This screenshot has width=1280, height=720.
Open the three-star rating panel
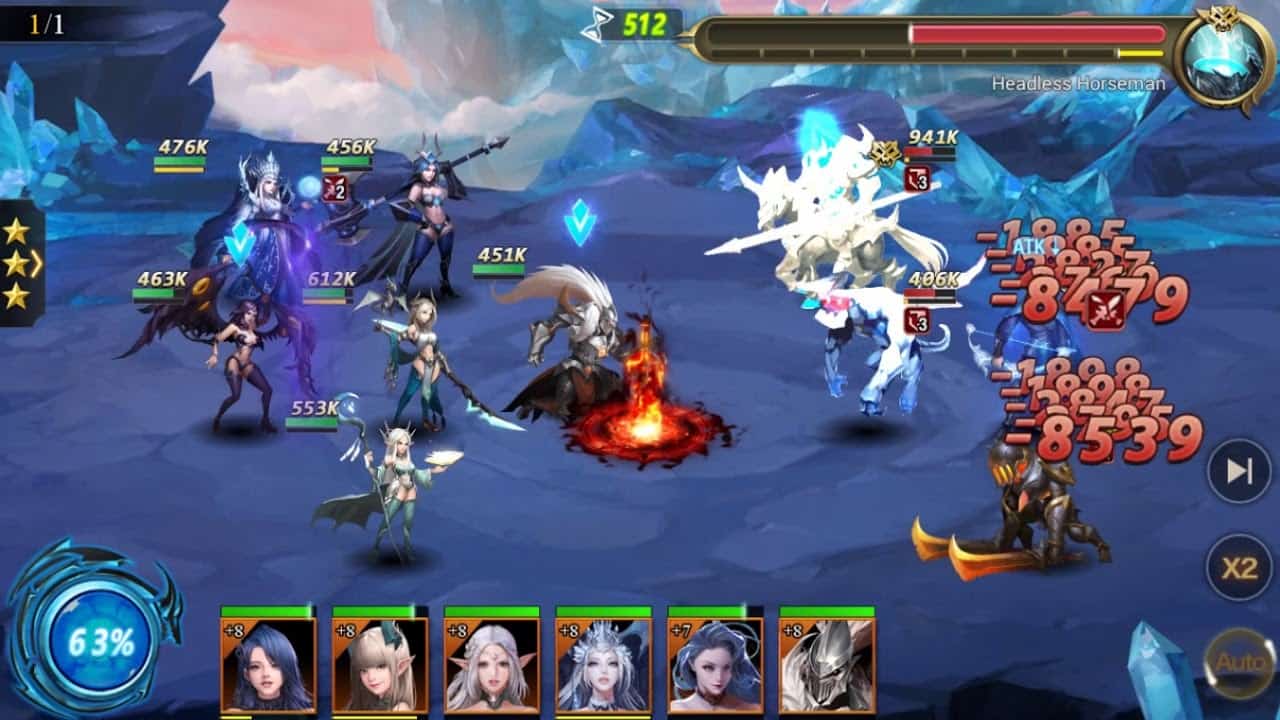pyautogui.click(x=18, y=264)
